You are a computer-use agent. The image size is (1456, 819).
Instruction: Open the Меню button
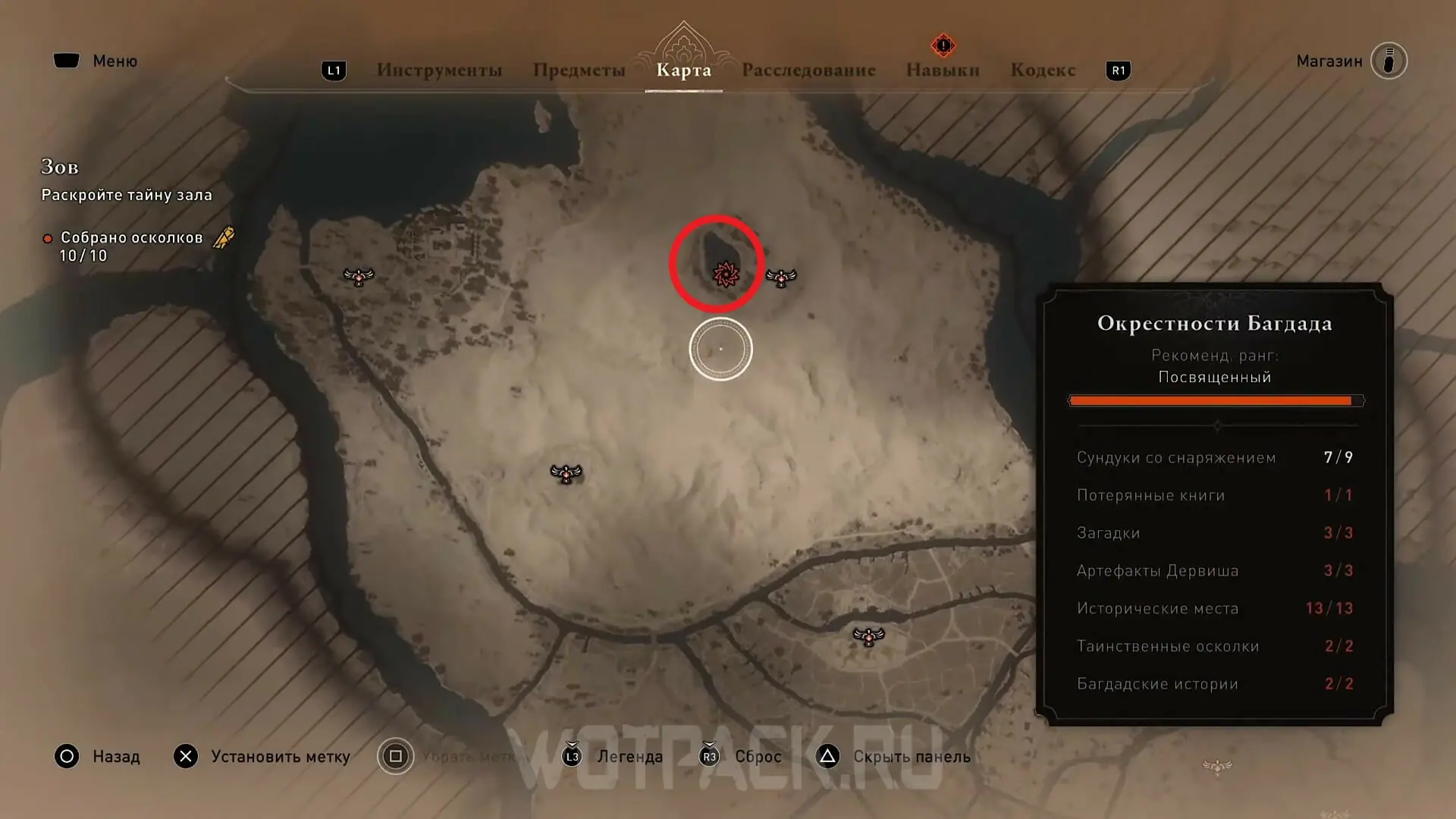click(96, 61)
